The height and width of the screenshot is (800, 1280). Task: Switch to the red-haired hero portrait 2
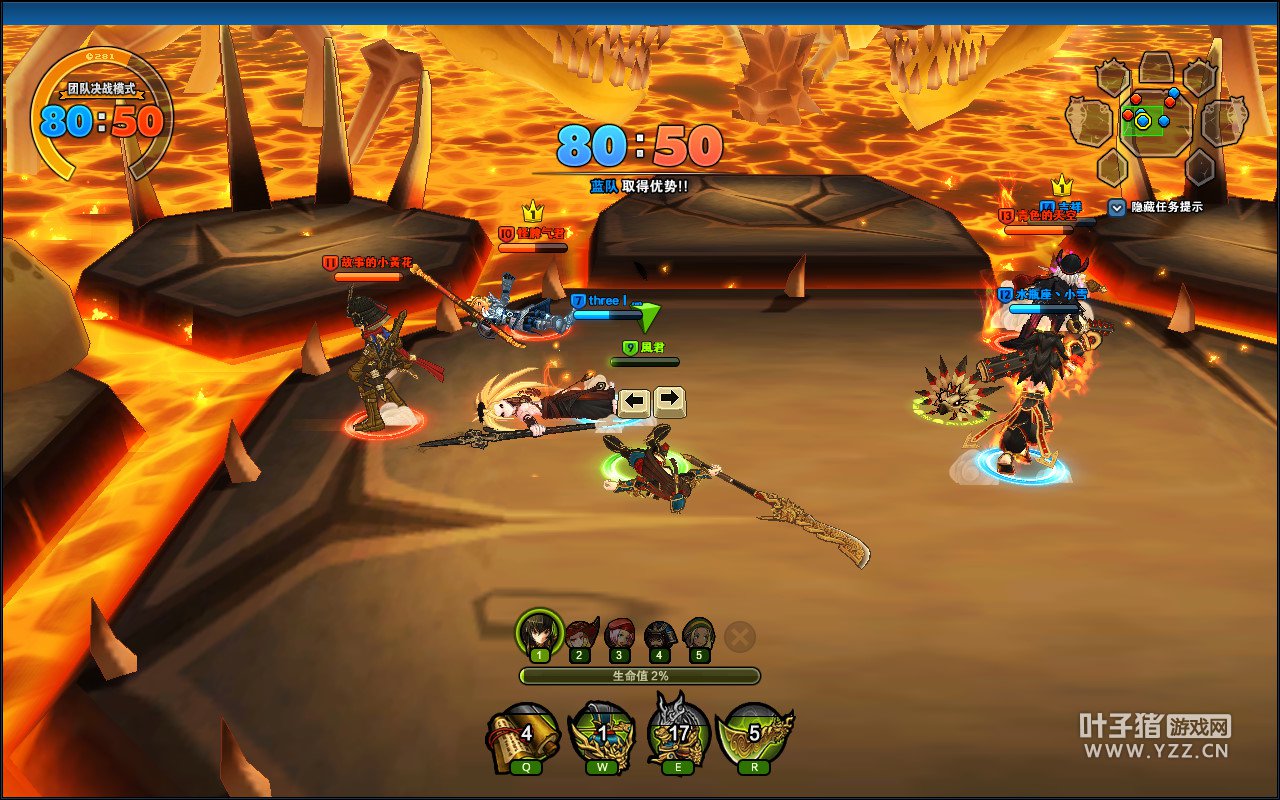tap(580, 636)
